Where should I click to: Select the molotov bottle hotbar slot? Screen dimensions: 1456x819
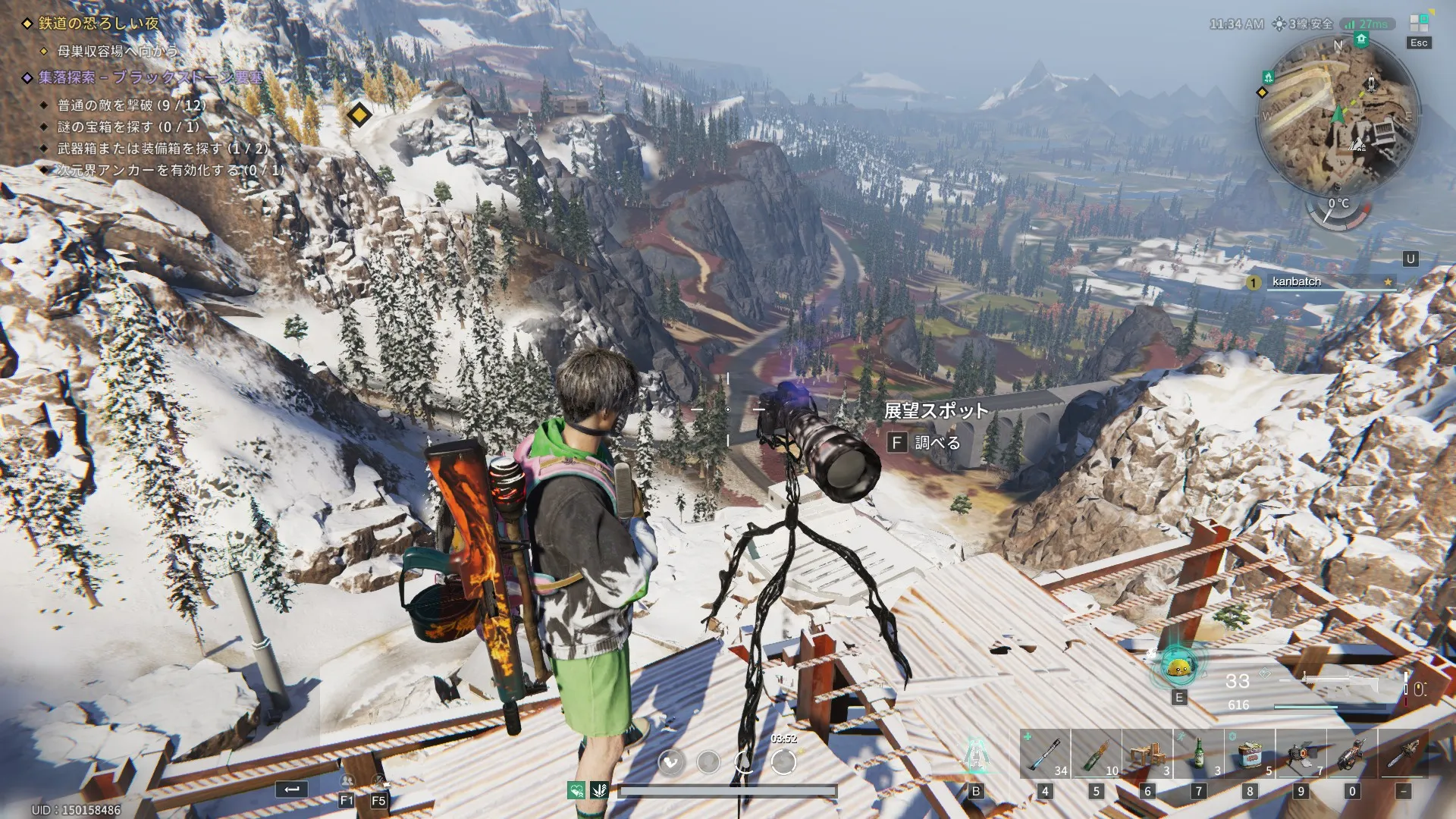pos(1096,754)
